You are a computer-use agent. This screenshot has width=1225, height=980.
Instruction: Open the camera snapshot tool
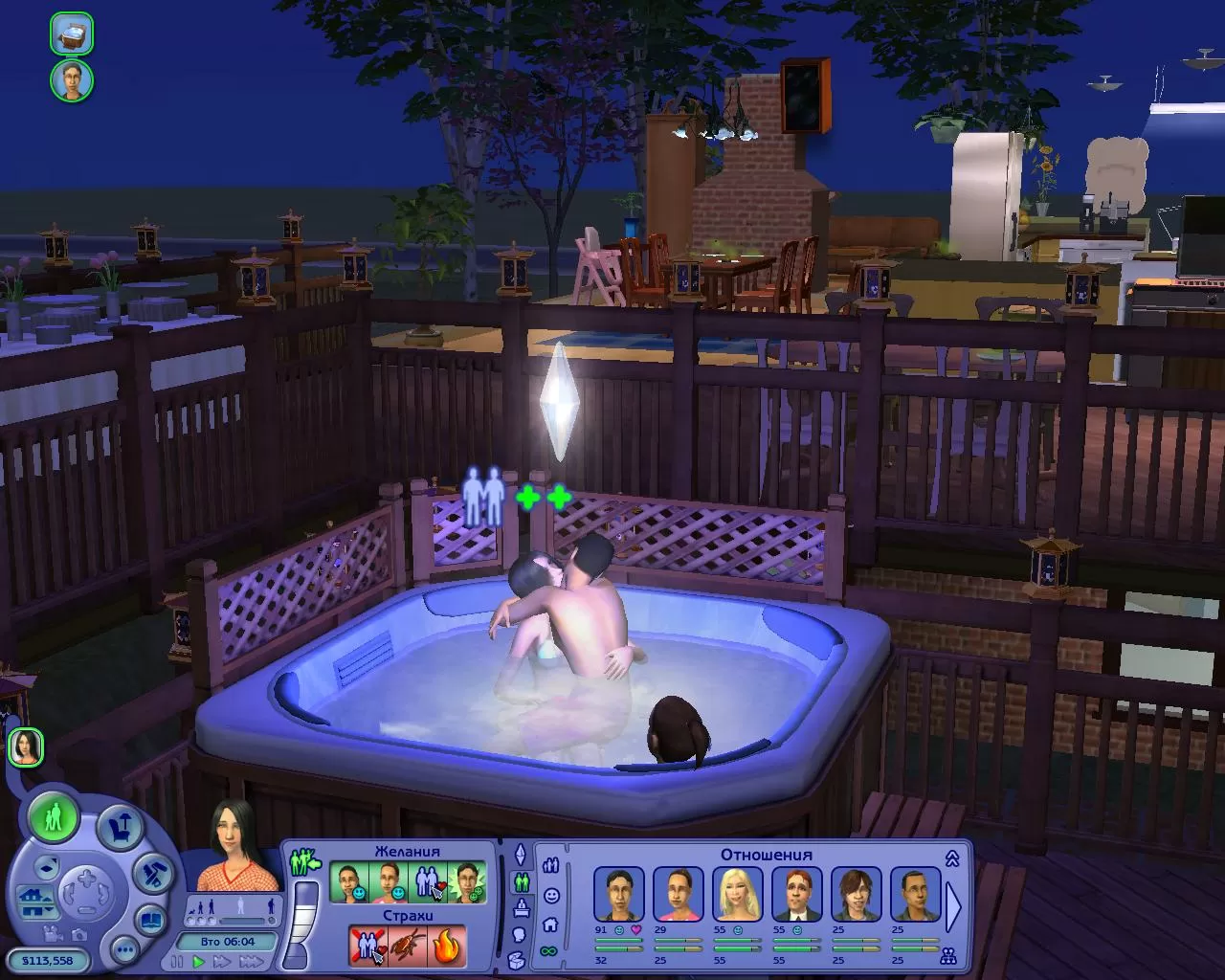(79, 935)
